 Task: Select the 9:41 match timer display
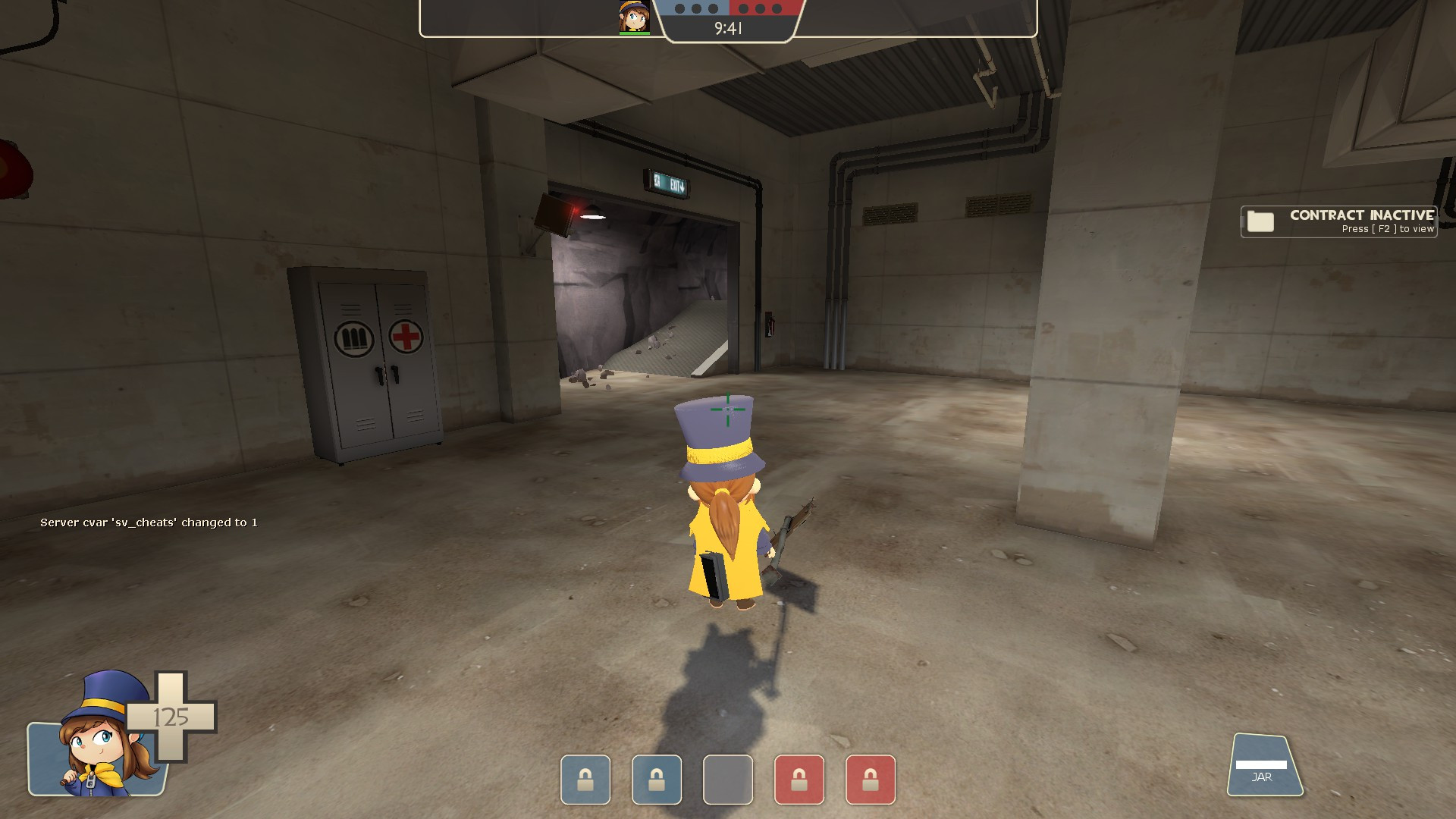[x=728, y=29]
